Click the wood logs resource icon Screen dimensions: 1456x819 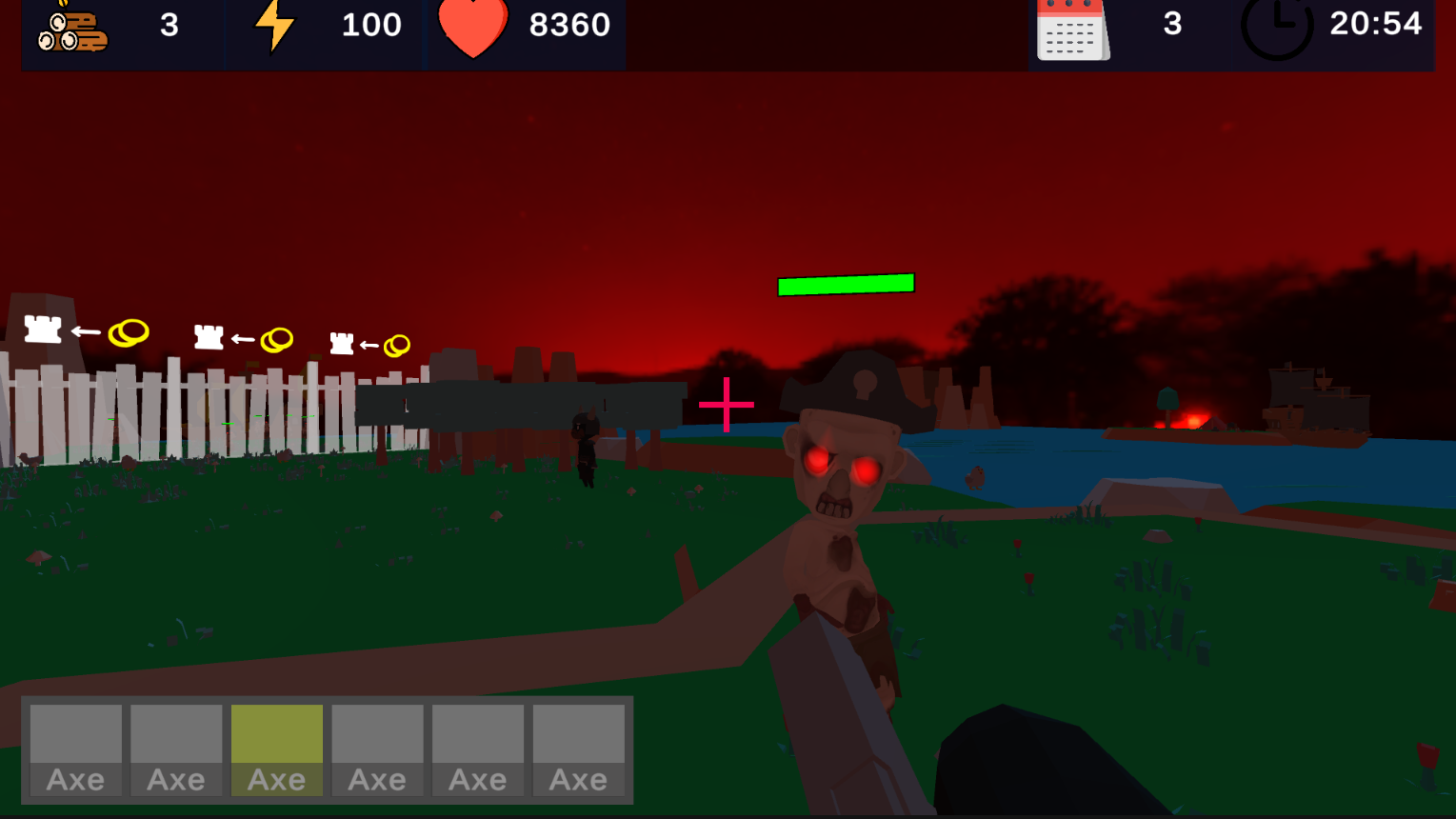(71, 26)
